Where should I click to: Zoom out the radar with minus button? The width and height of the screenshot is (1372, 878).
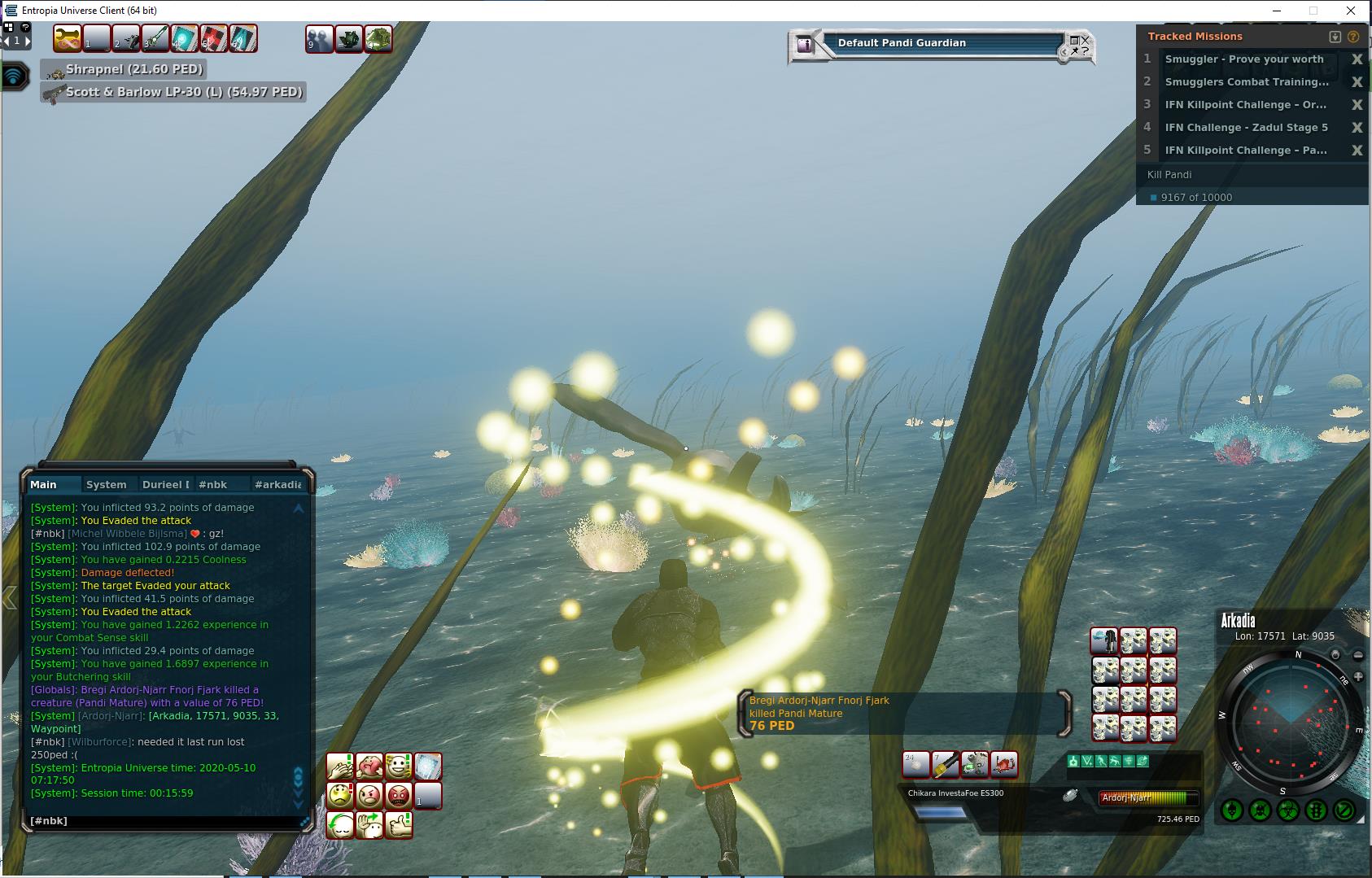point(1358,655)
